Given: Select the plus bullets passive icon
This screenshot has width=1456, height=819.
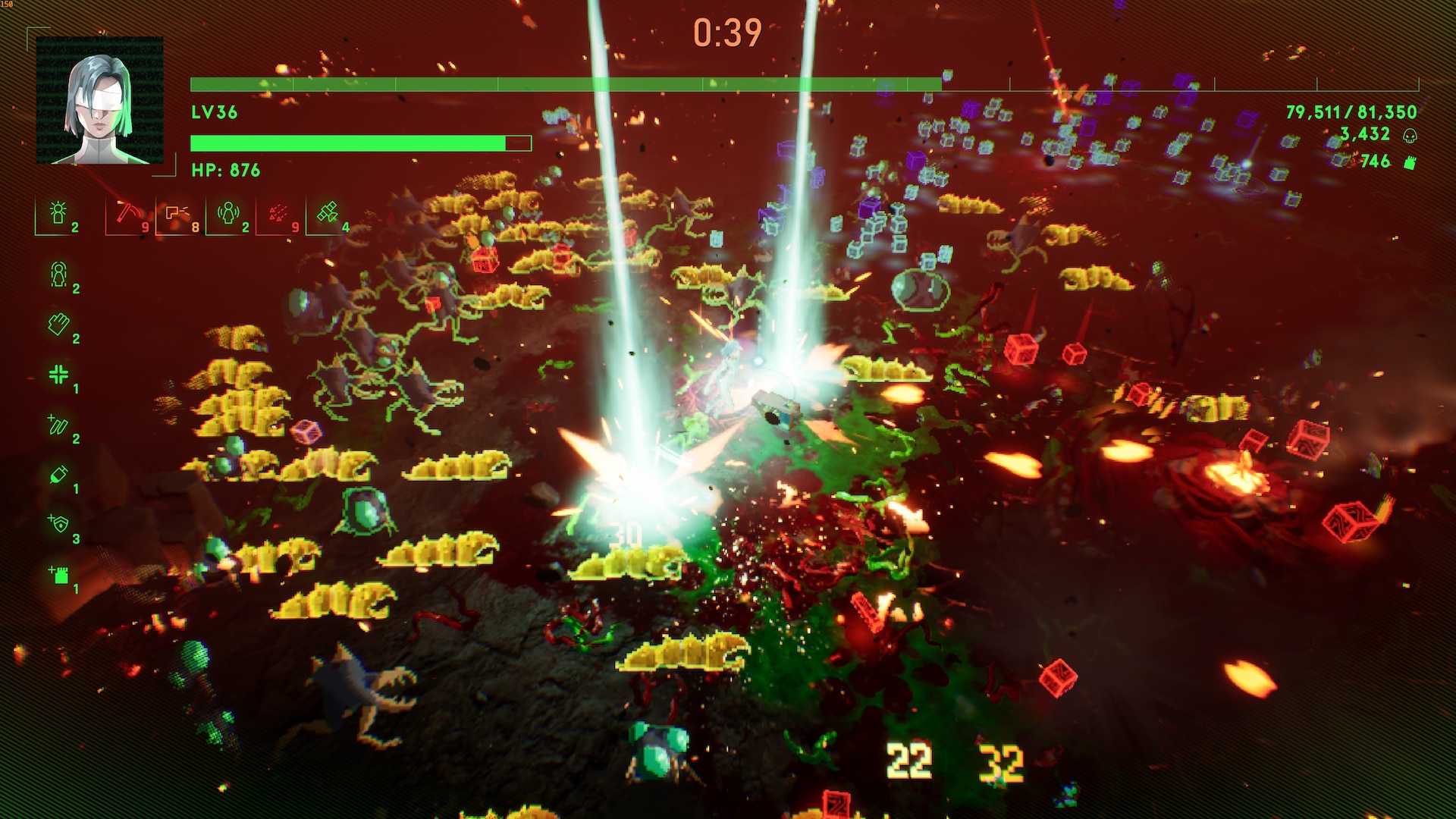Looking at the screenshot, I should pos(58,425).
